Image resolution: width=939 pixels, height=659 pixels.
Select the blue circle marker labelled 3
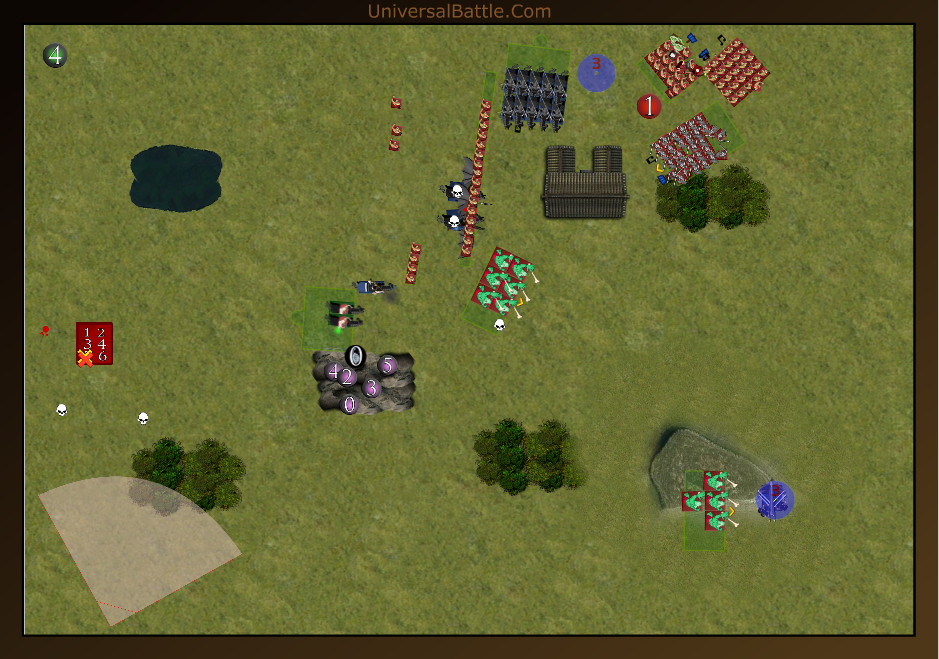(596, 72)
